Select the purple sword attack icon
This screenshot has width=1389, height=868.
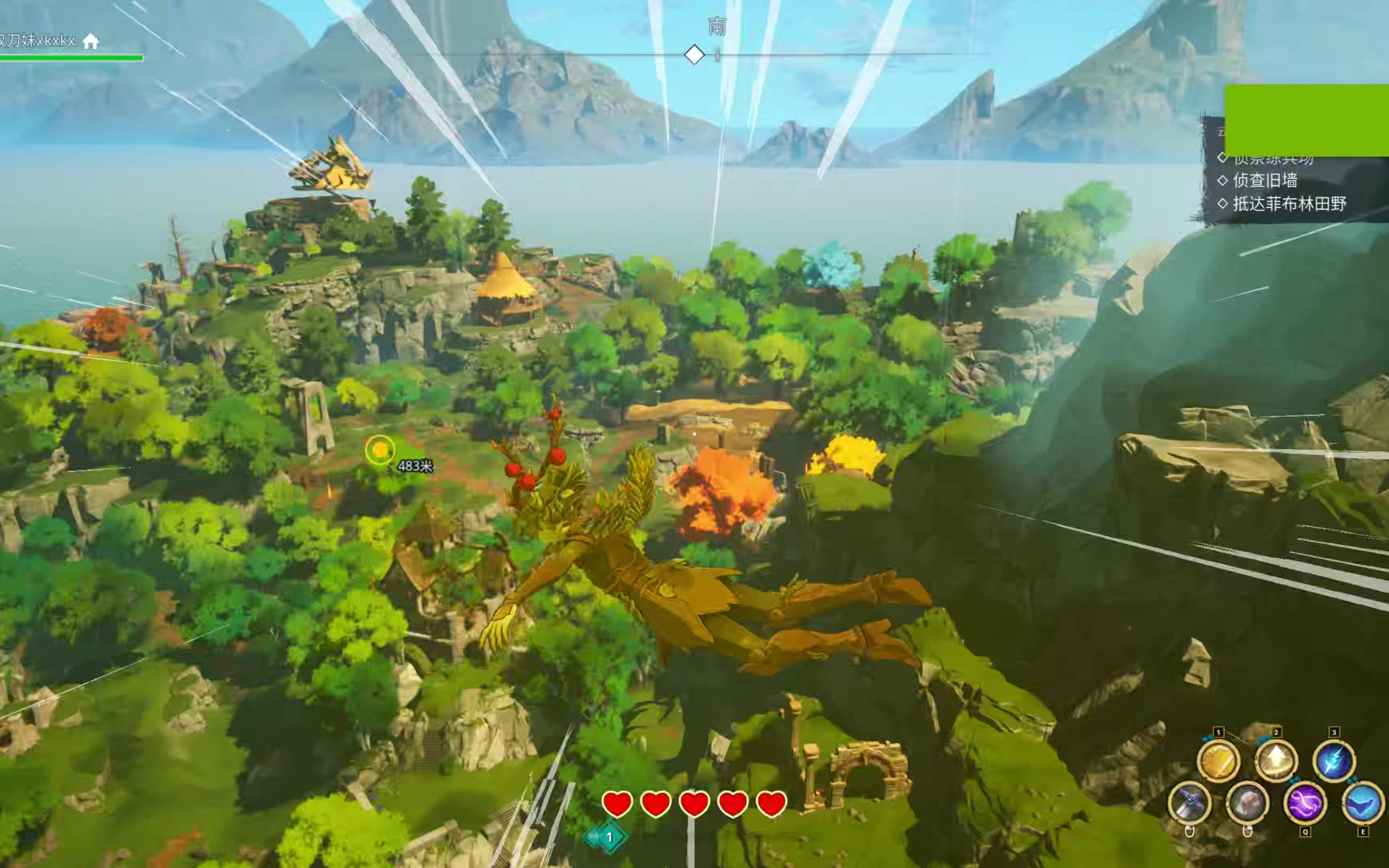1189,803
